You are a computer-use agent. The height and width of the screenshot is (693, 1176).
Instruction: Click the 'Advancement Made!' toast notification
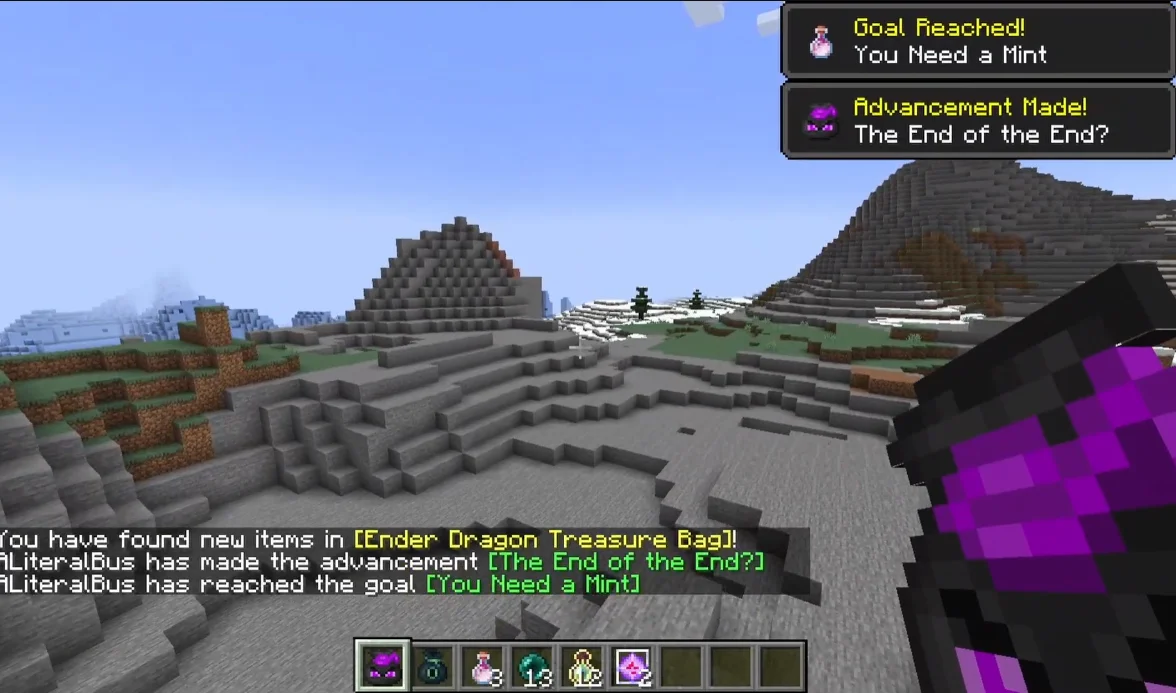click(x=977, y=120)
